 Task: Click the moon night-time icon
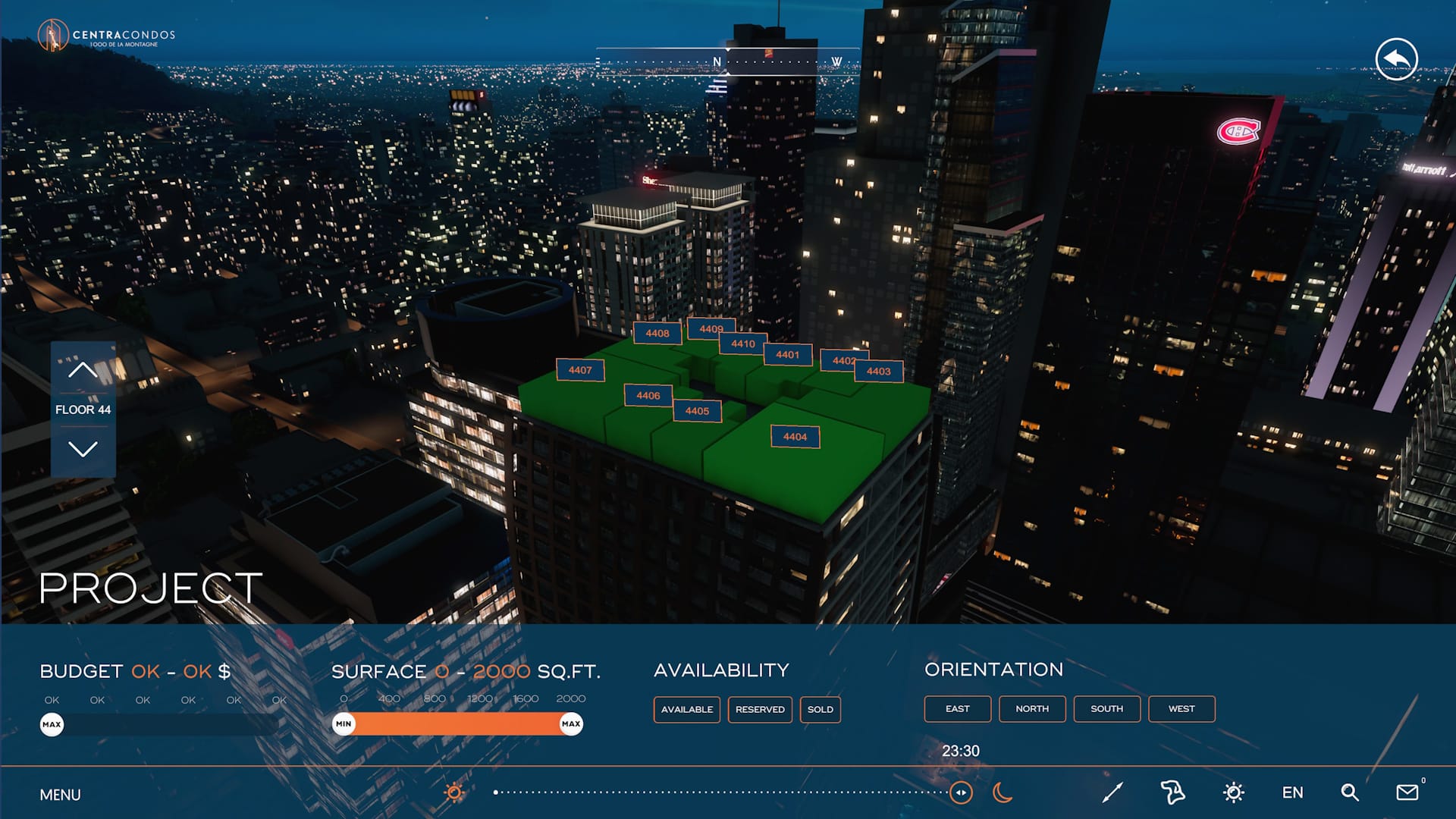click(x=1003, y=793)
